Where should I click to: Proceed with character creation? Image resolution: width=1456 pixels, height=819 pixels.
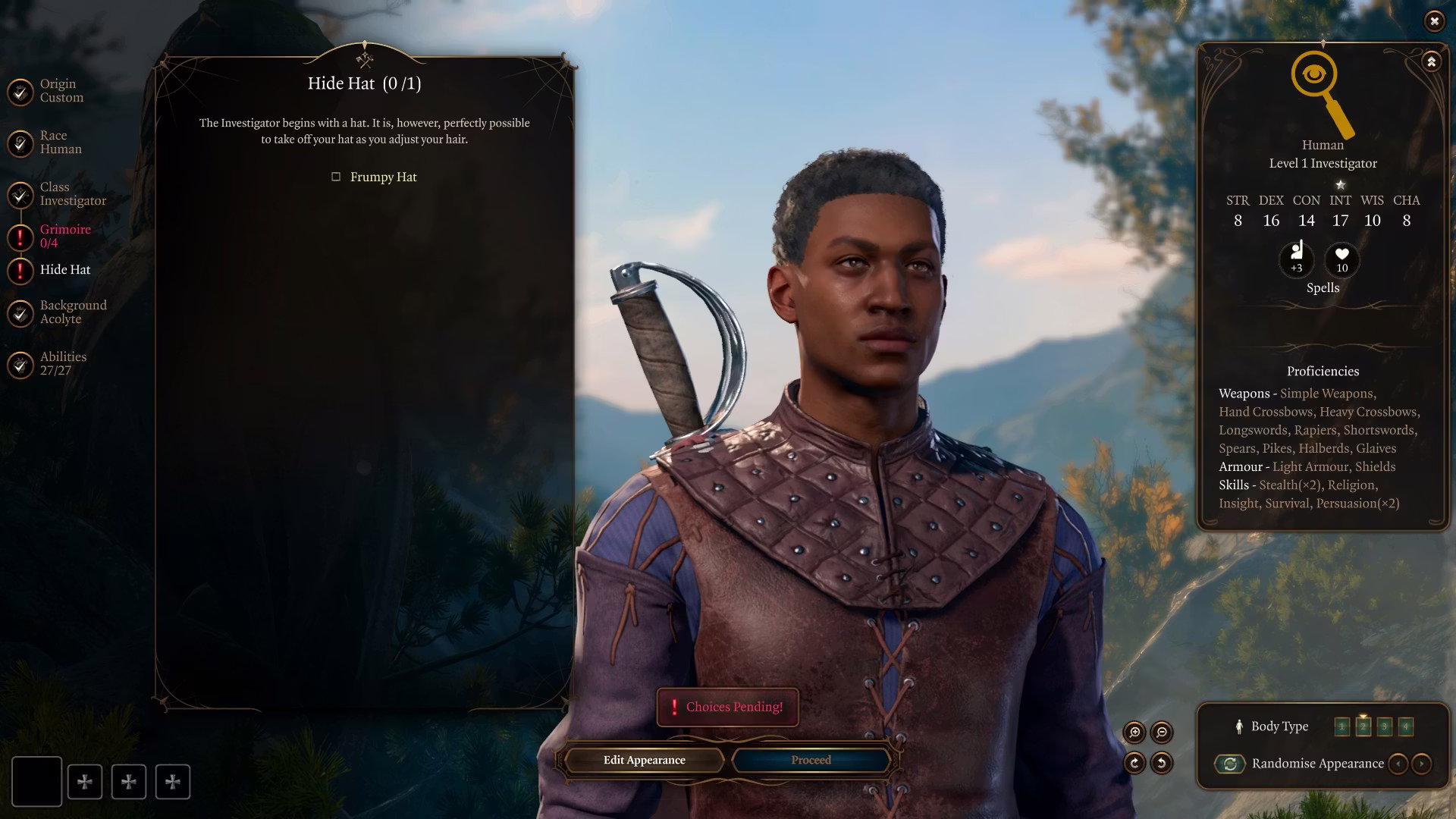click(811, 760)
